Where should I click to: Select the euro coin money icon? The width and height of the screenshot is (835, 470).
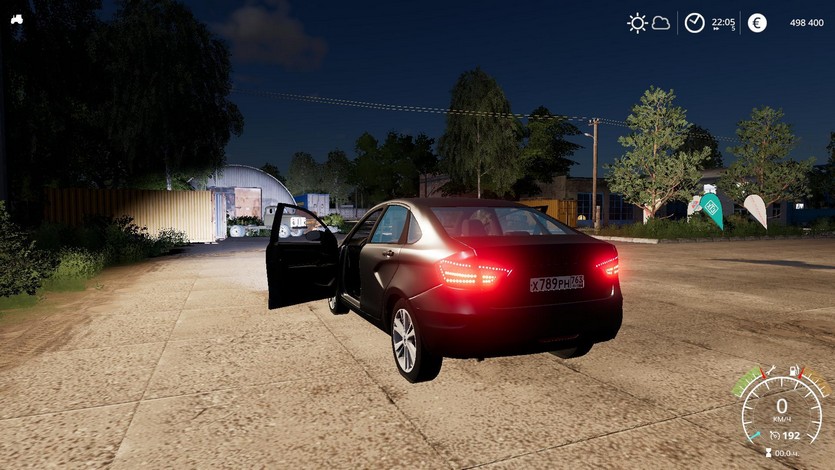[757, 23]
